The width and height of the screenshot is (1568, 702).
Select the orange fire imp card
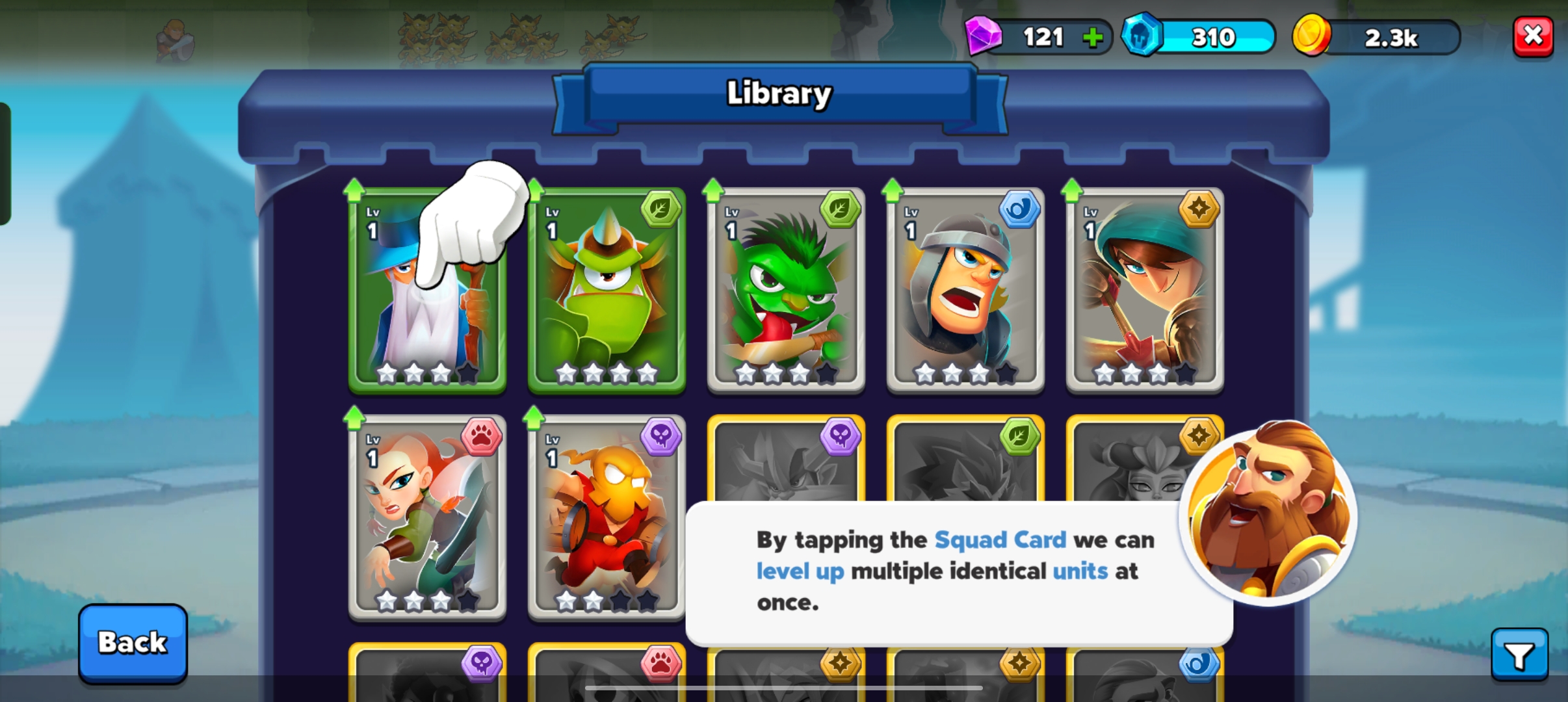pyautogui.click(x=607, y=517)
